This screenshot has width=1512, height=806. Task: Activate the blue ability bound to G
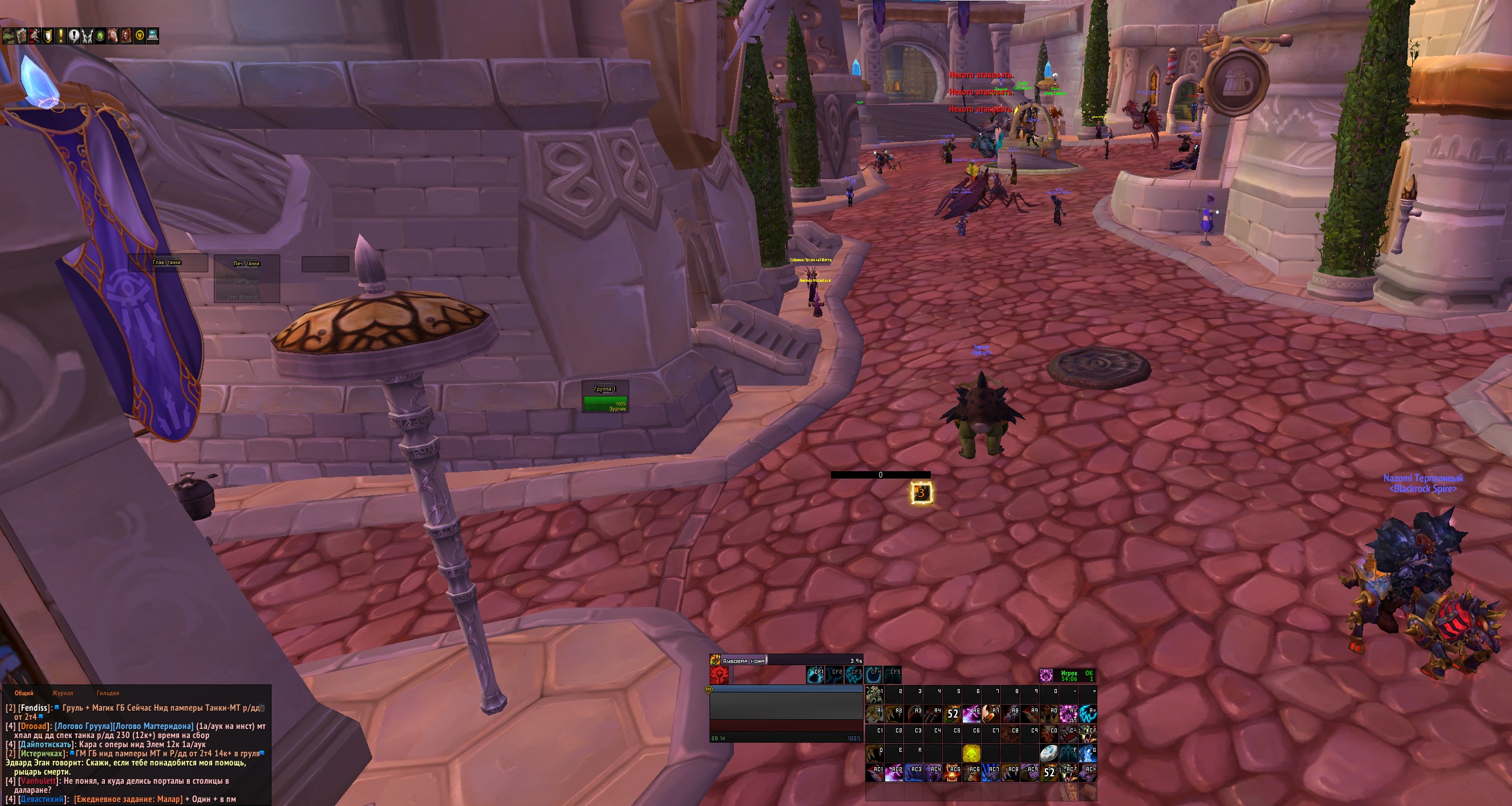tap(1087, 753)
